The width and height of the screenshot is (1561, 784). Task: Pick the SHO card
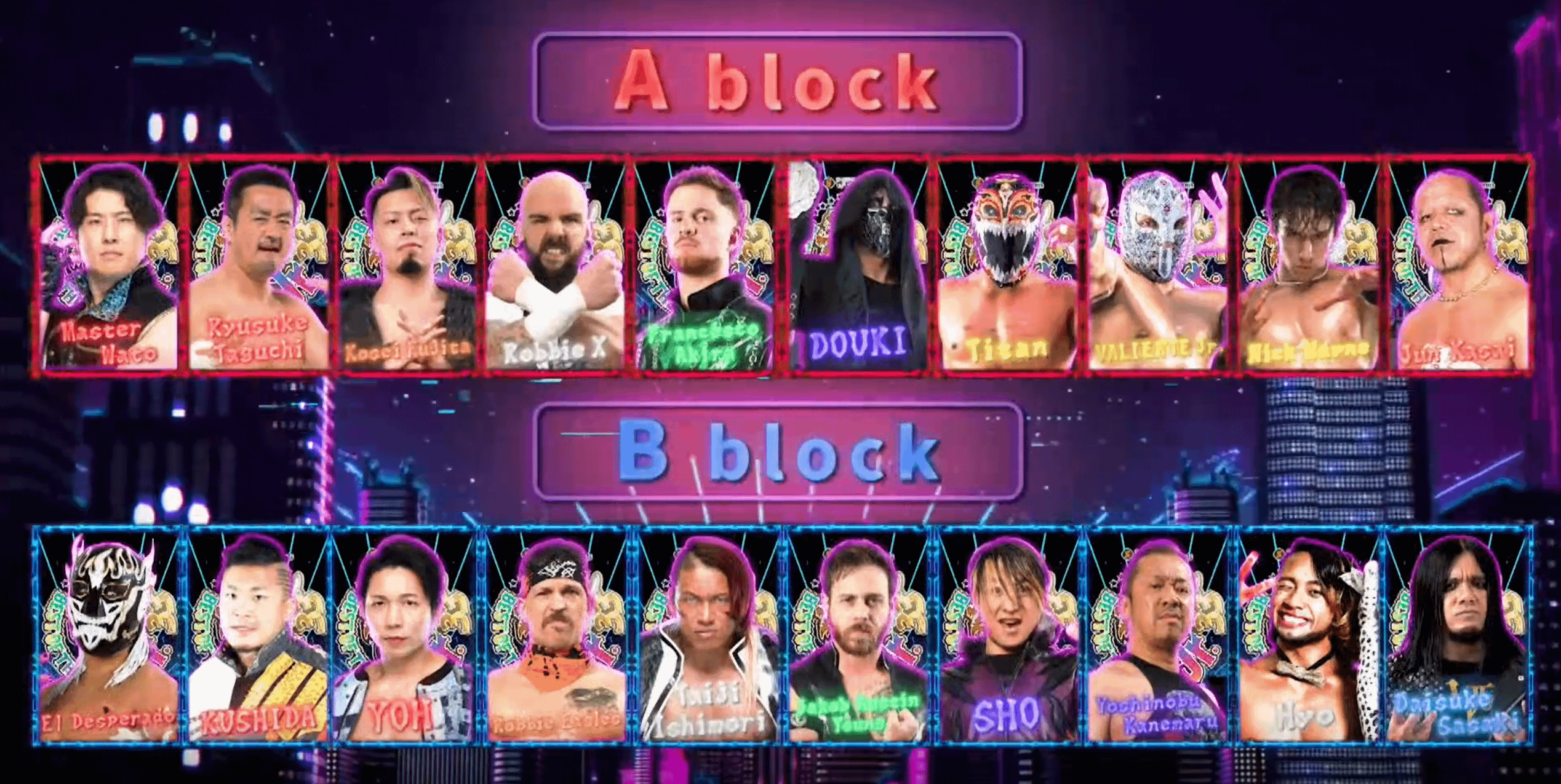pyautogui.click(x=1007, y=636)
